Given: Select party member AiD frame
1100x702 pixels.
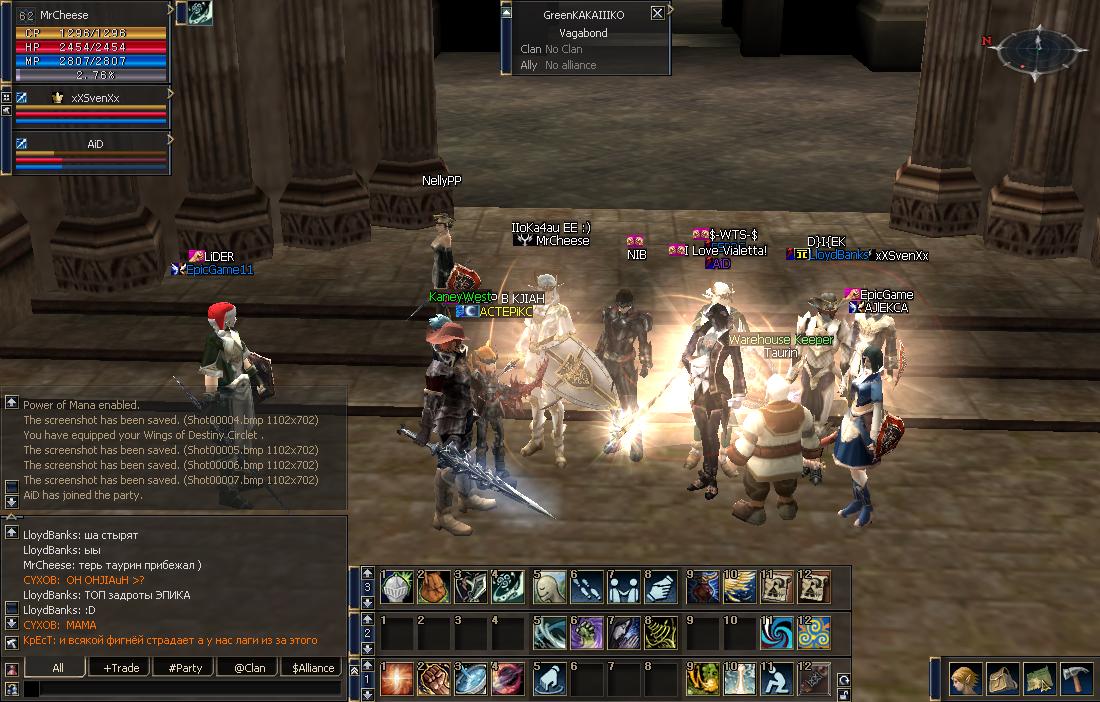Looking at the screenshot, I should coord(90,153).
